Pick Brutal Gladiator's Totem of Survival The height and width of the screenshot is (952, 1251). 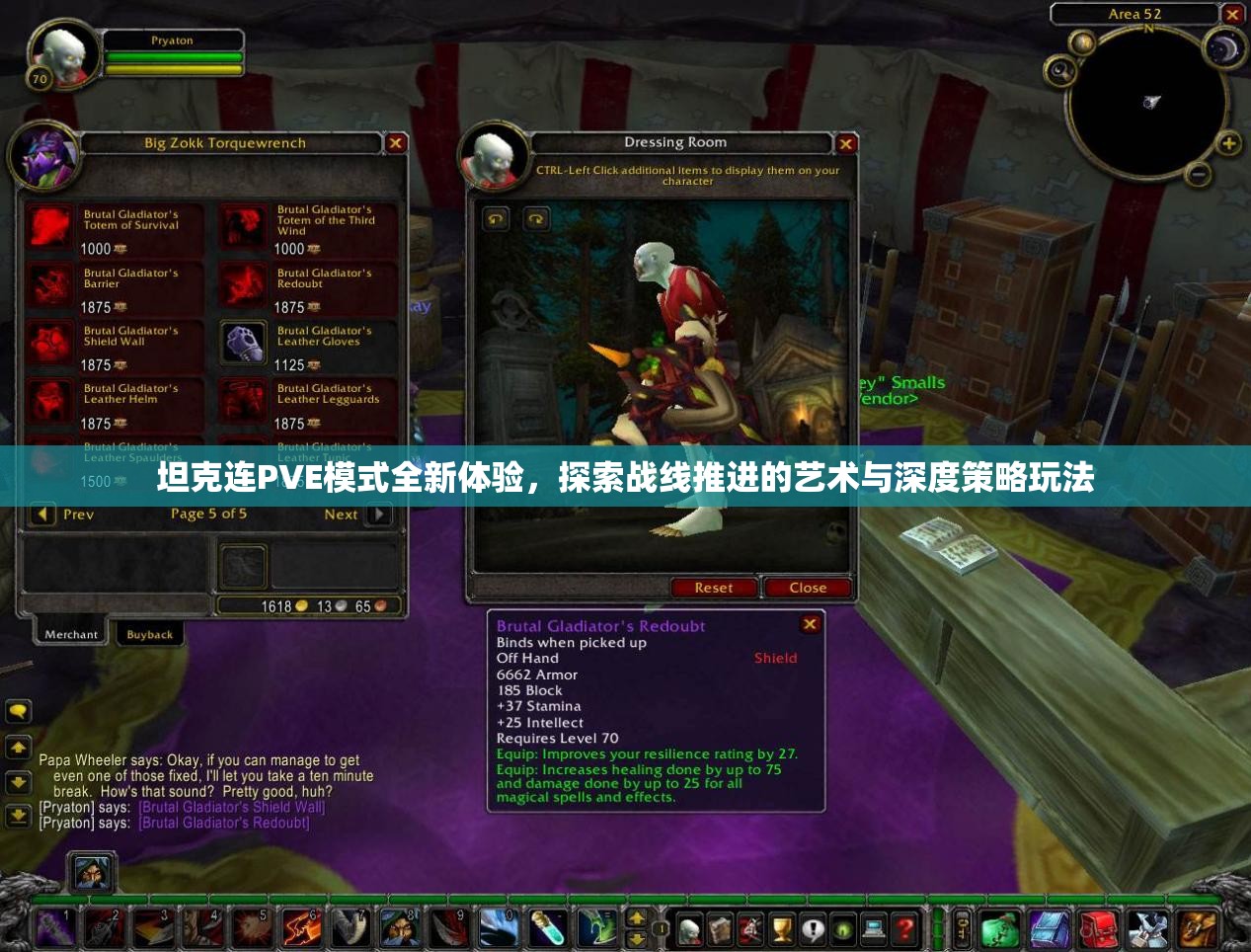pyautogui.click(x=49, y=226)
